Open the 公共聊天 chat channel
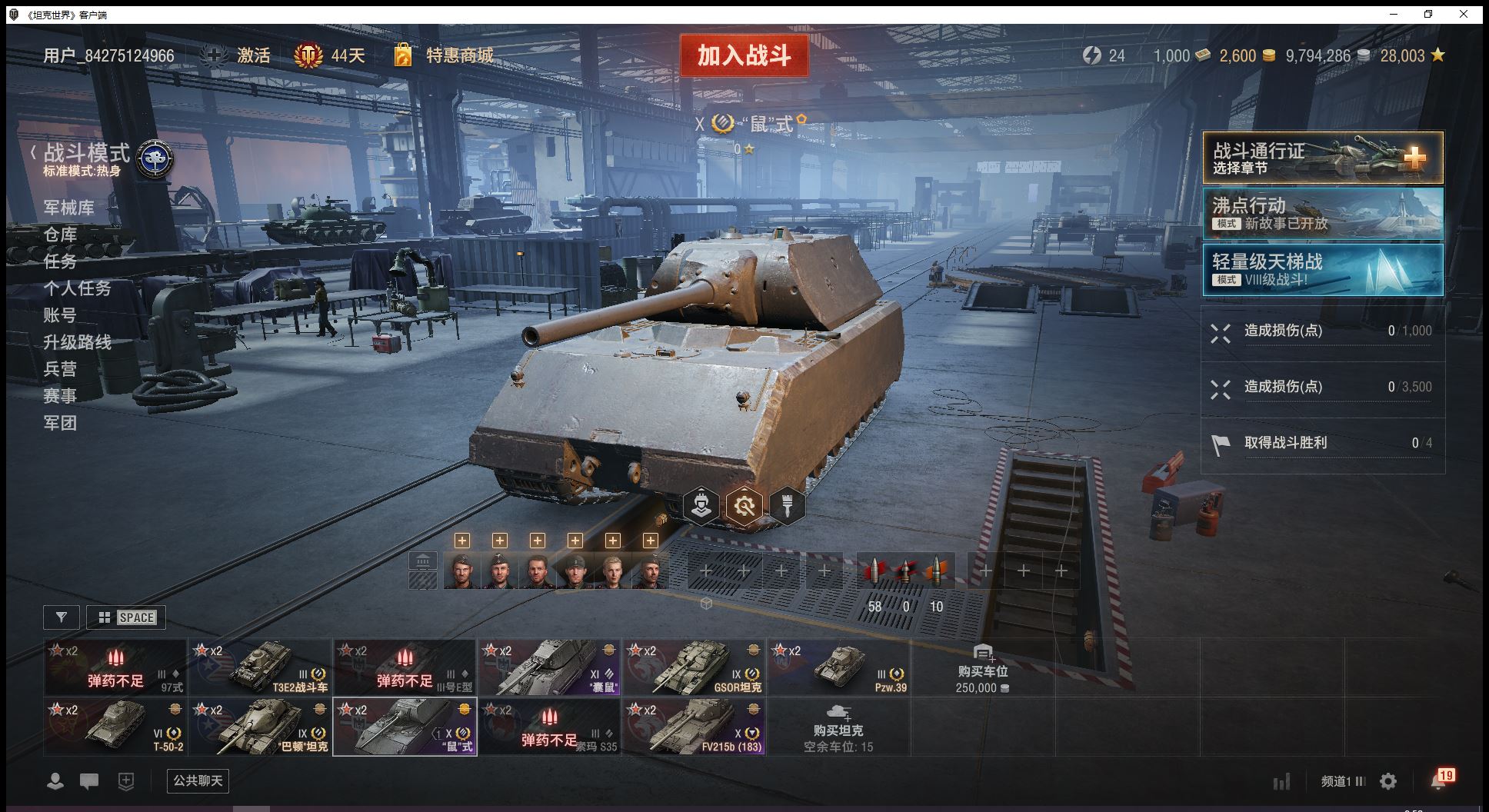Screen dimensions: 1489x812 tap(198, 781)
